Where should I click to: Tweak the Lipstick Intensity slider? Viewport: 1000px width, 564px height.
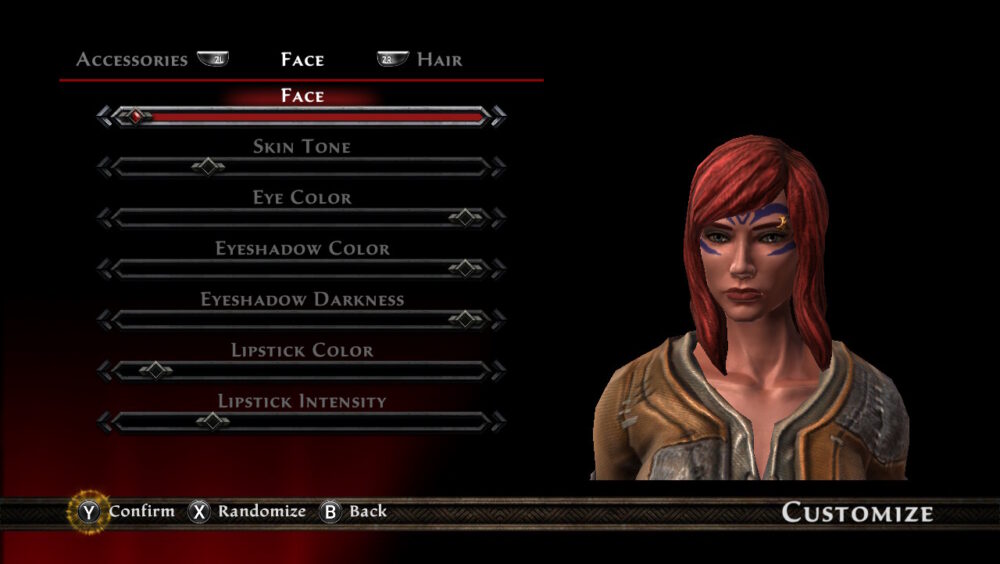[x=212, y=422]
